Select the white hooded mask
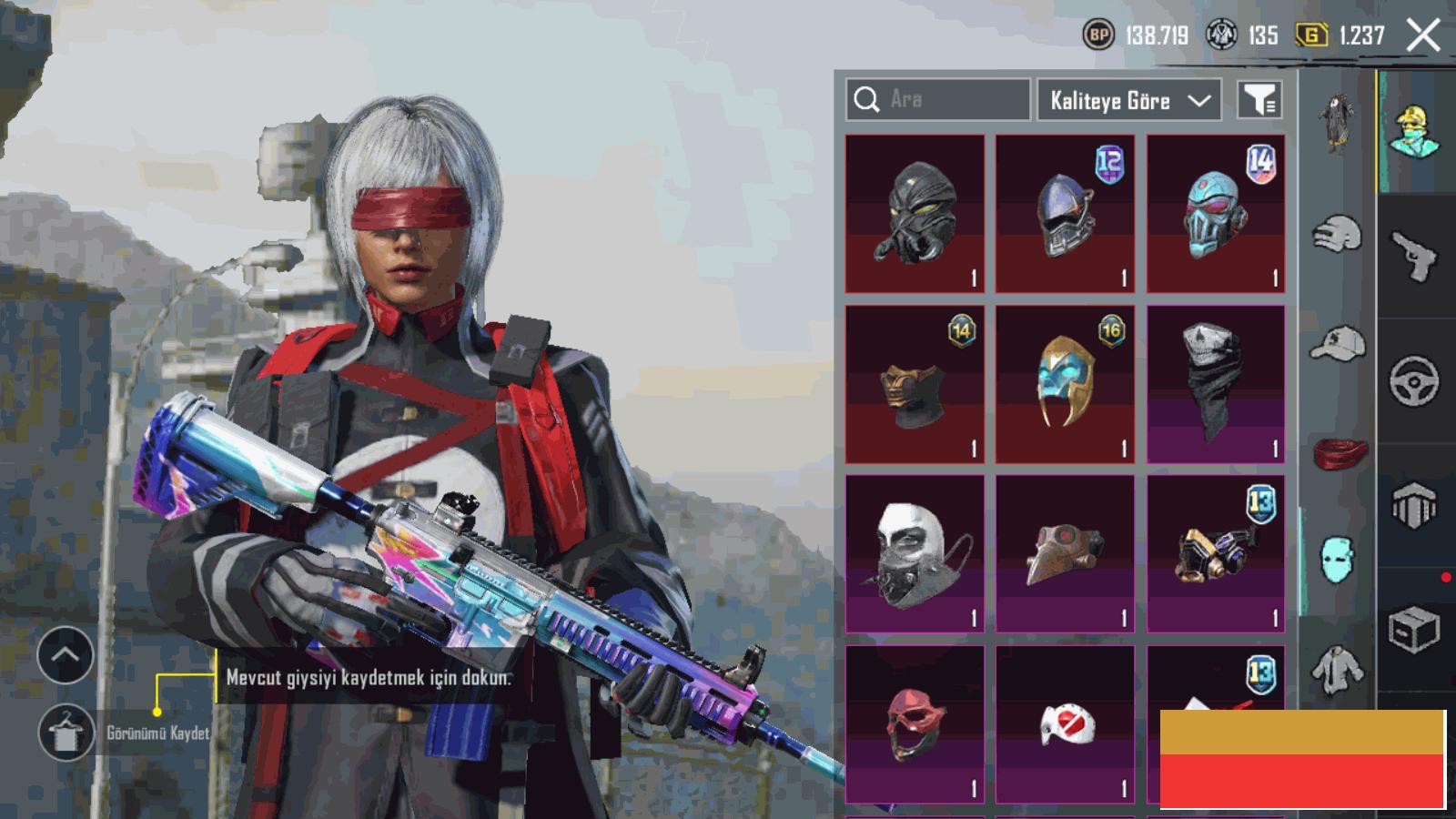Image resolution: width=1456 pixels, height=819 pixels. click(915, 553)
